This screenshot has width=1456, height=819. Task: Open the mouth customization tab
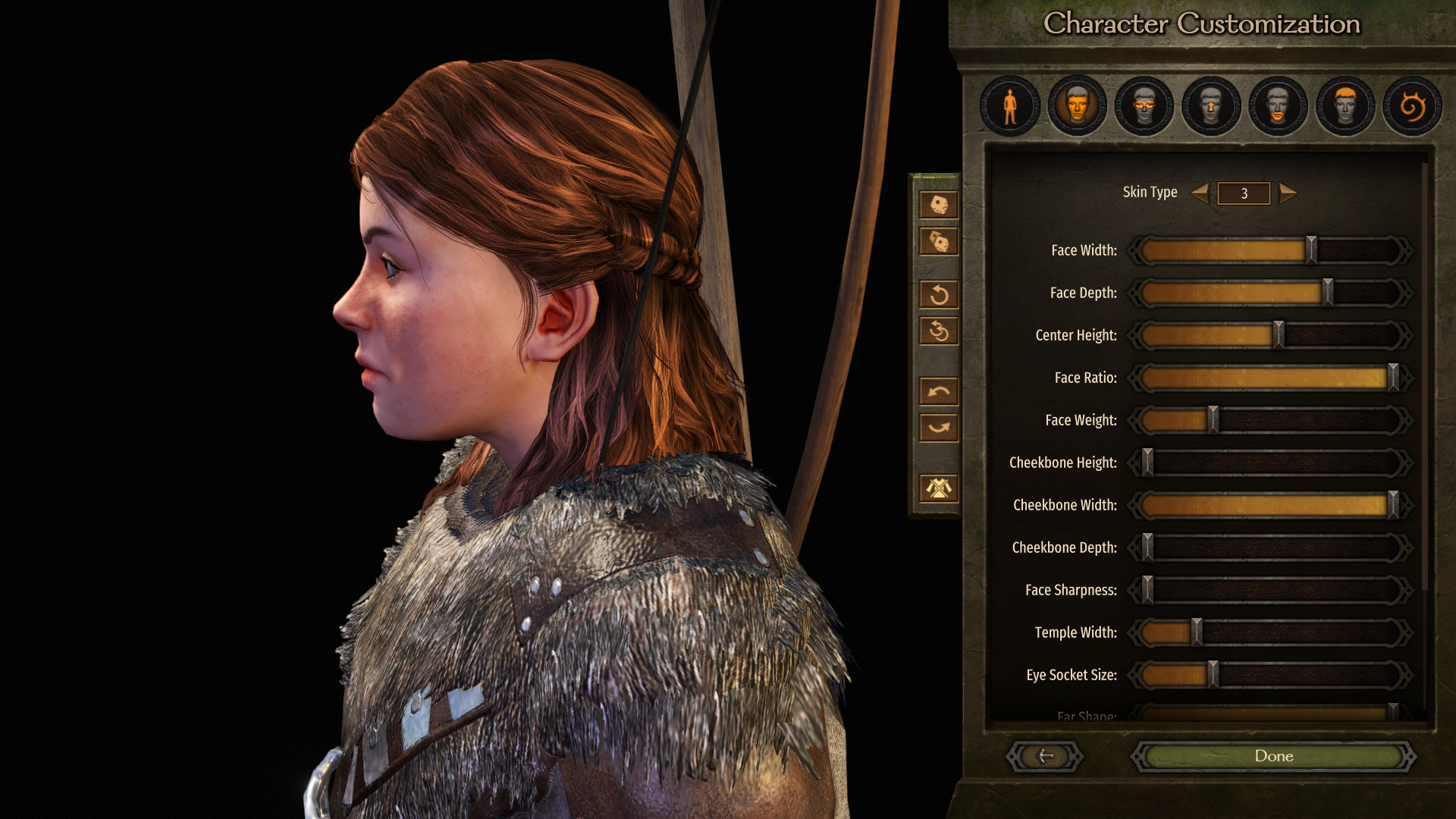click(x=1278, y=106)
